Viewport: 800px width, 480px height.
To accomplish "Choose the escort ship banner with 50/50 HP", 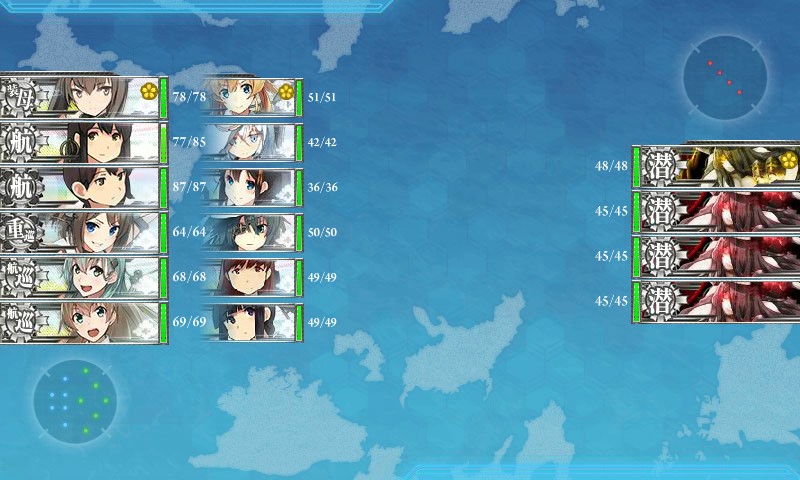I will click(250, 233).
